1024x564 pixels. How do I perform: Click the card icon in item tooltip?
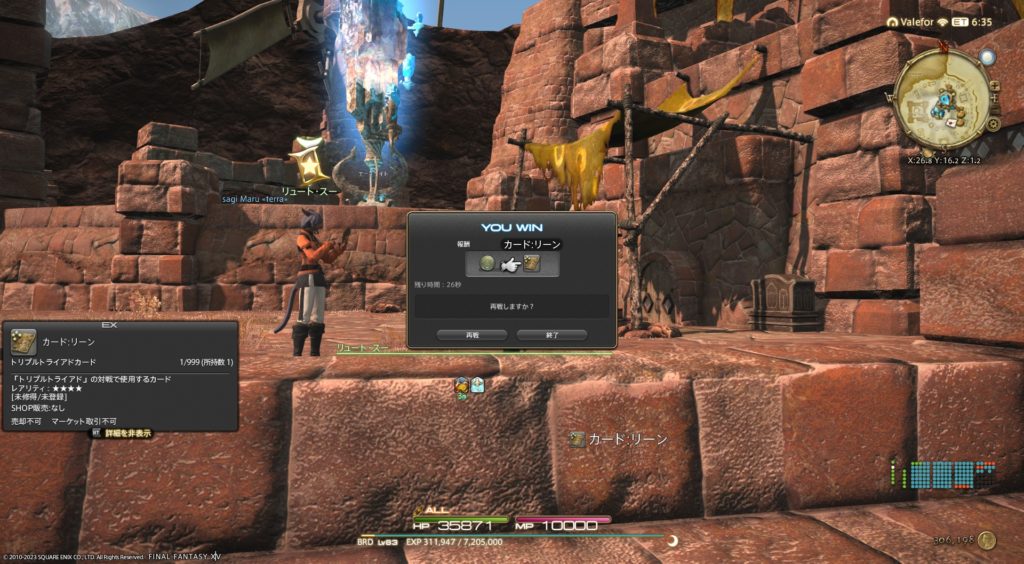(24, 342)
